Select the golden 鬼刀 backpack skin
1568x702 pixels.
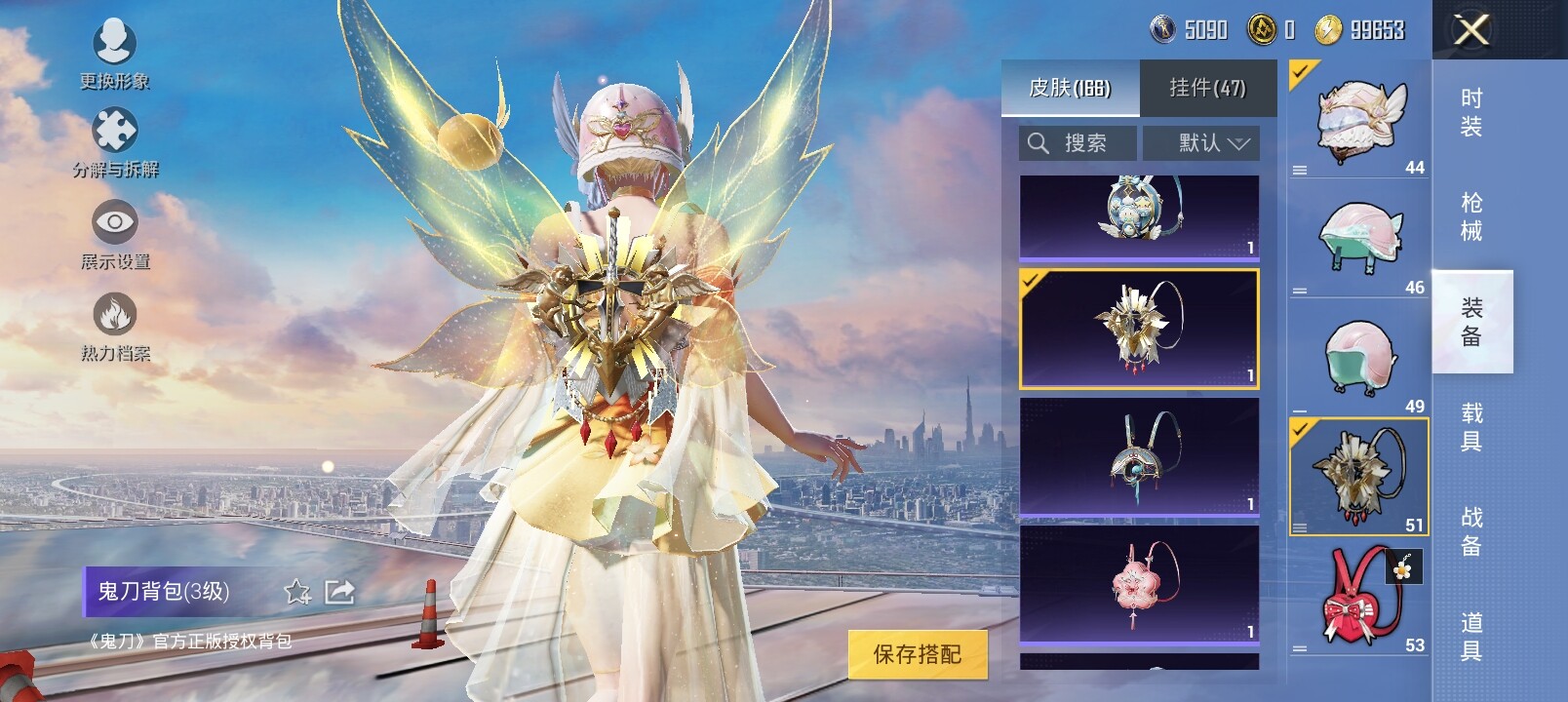click(x=1139, y=329)
